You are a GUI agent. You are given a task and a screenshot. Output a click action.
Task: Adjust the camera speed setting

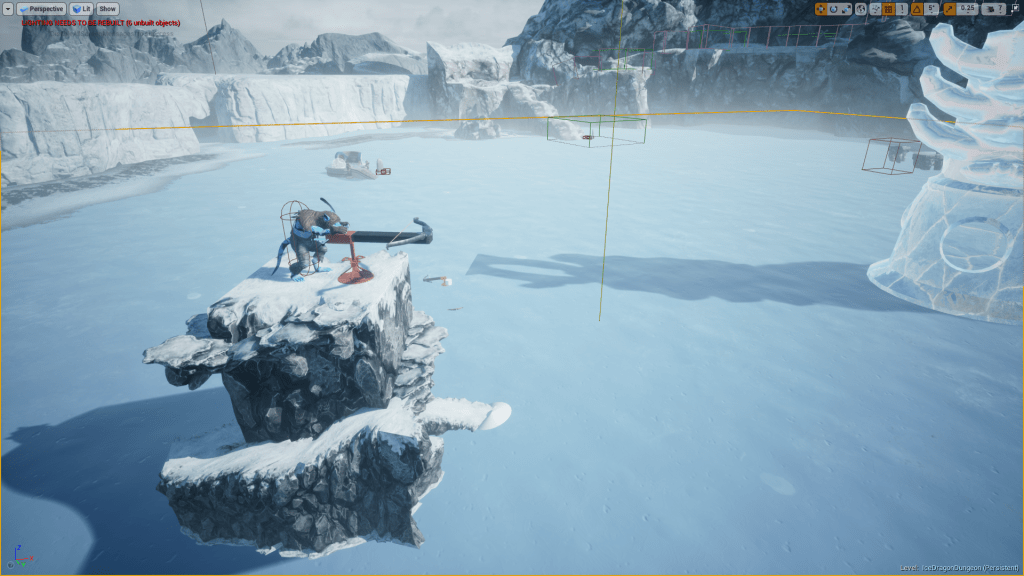[x=993, y=8]
